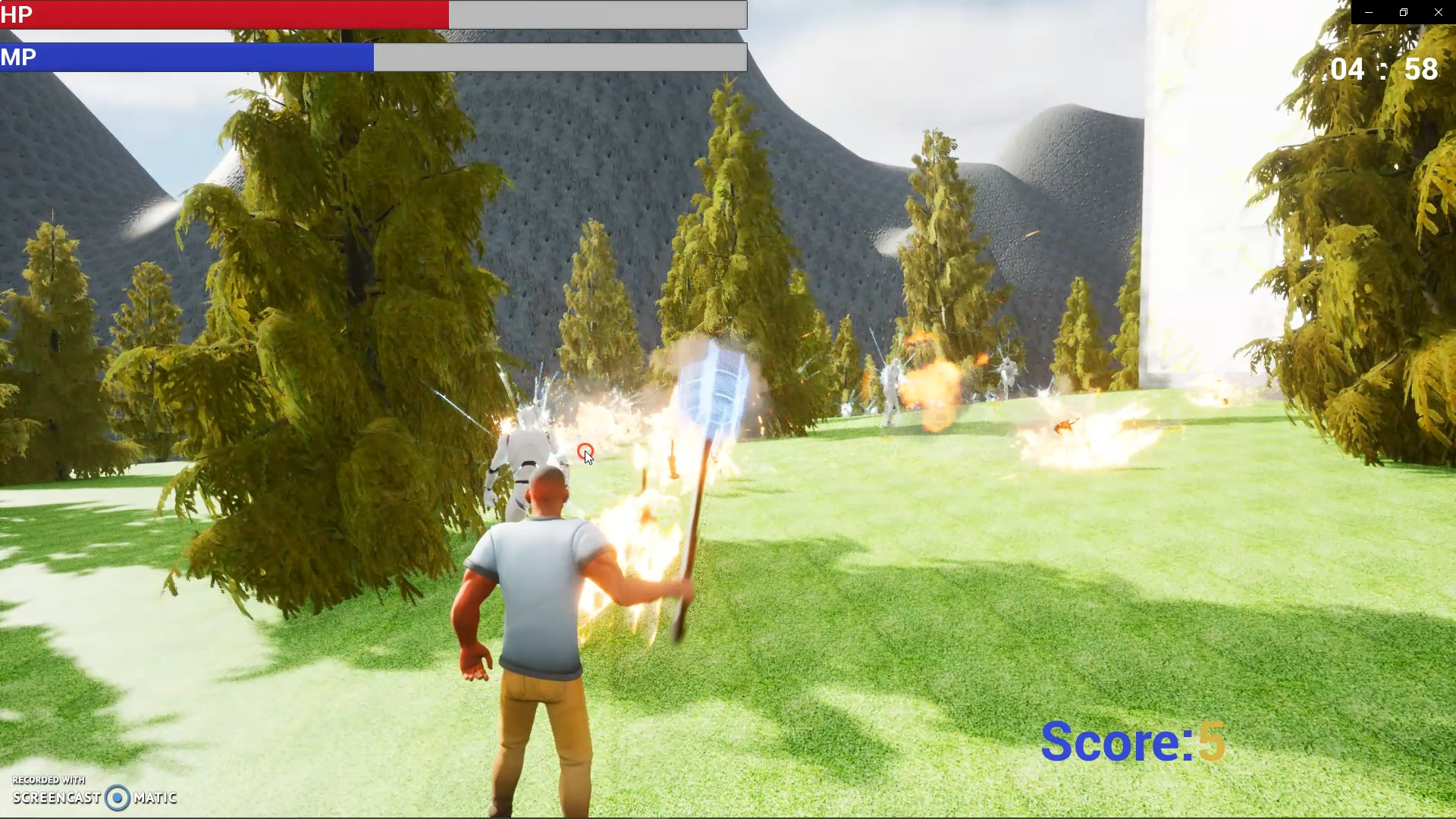
Task: Select the HP label
Action: pos(18,14)
